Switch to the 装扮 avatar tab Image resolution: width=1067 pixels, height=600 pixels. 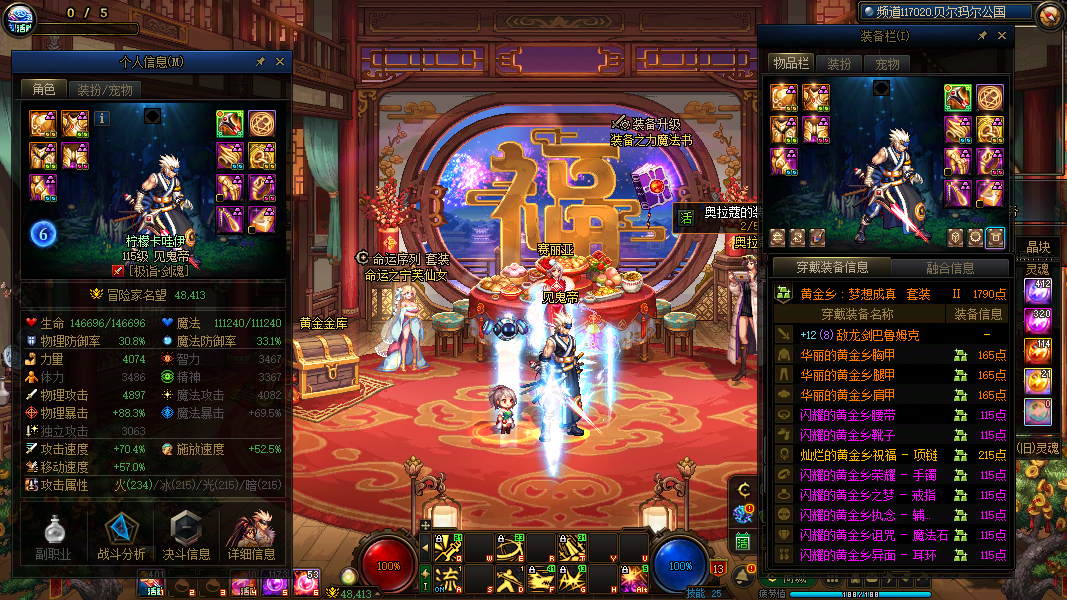[x=839, y=63]
